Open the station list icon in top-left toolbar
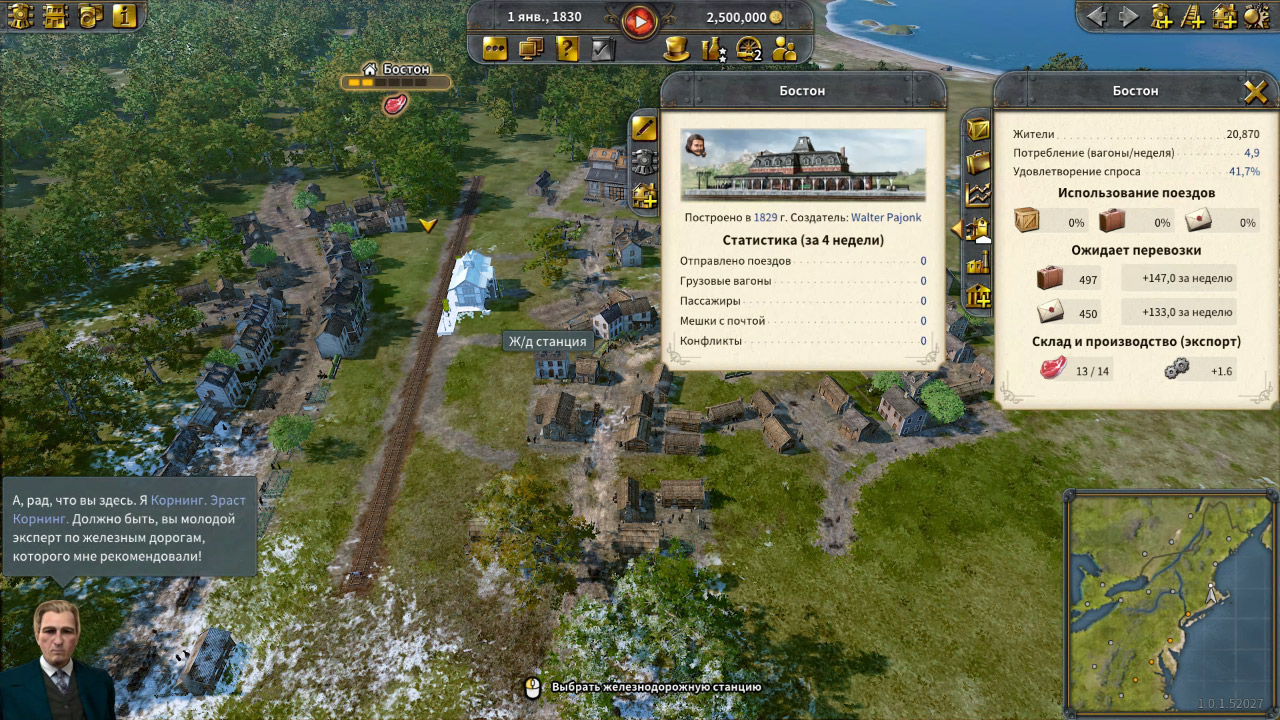Viewport: 1280px width, 720px height. 55,17
